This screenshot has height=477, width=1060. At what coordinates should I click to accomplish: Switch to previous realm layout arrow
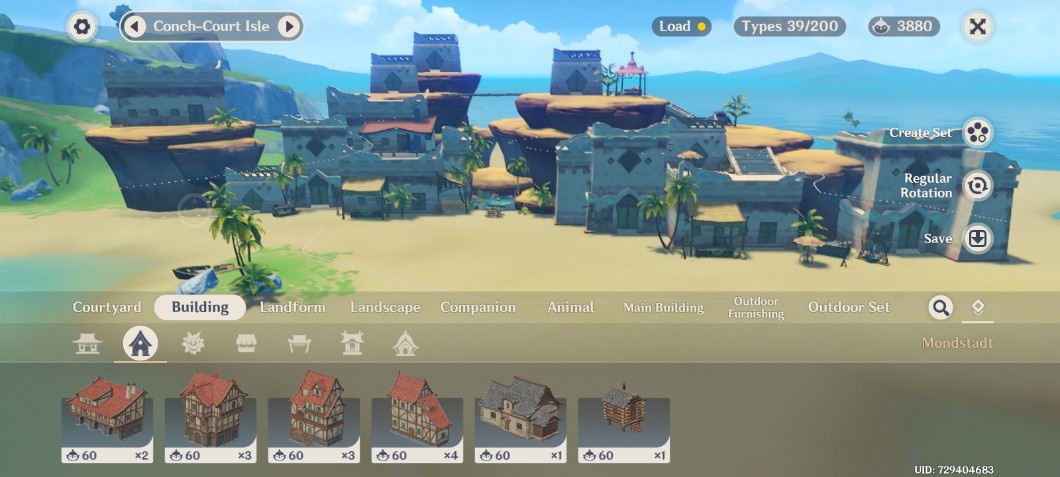(x=136, y=26)
